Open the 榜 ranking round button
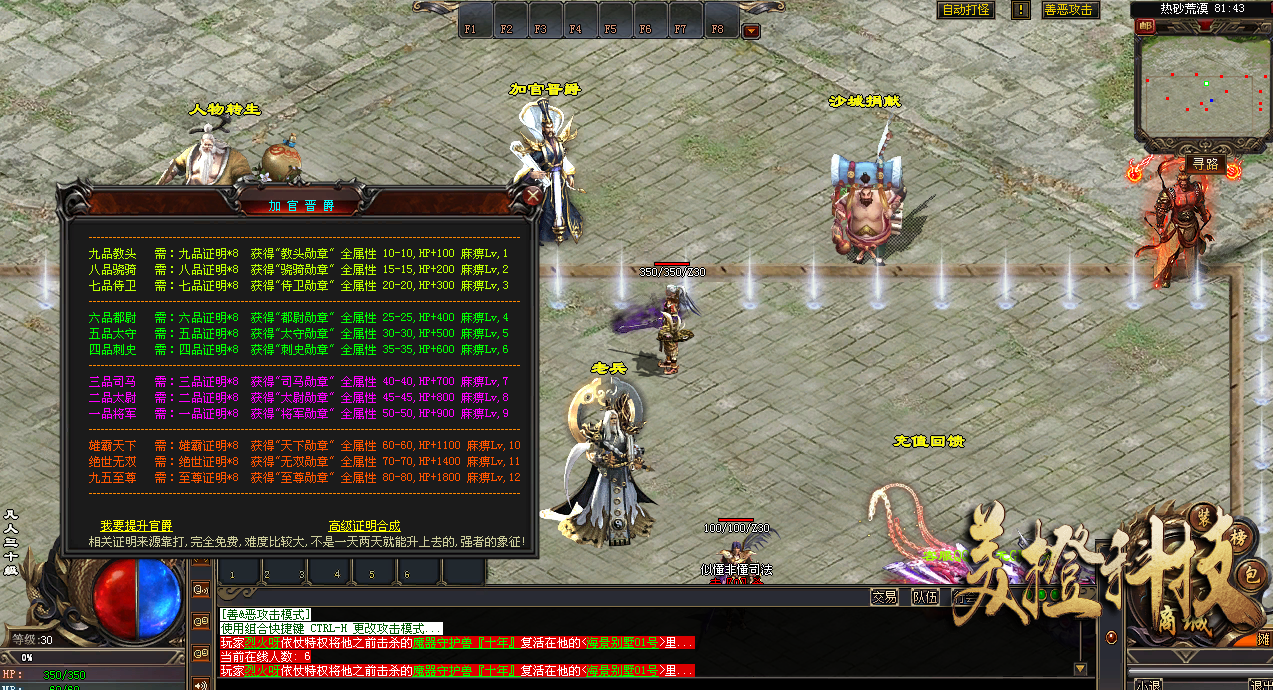 1238,538
